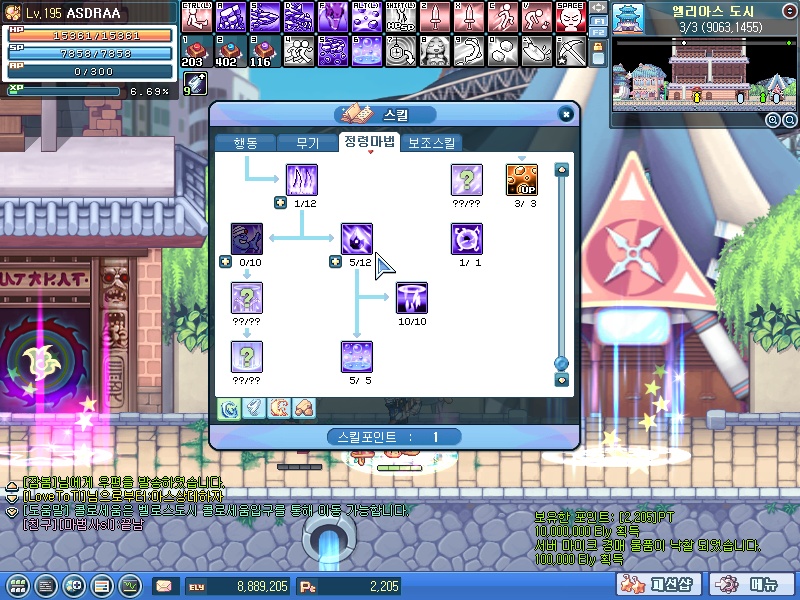Select the 1/1 purple orb skill

466,240
